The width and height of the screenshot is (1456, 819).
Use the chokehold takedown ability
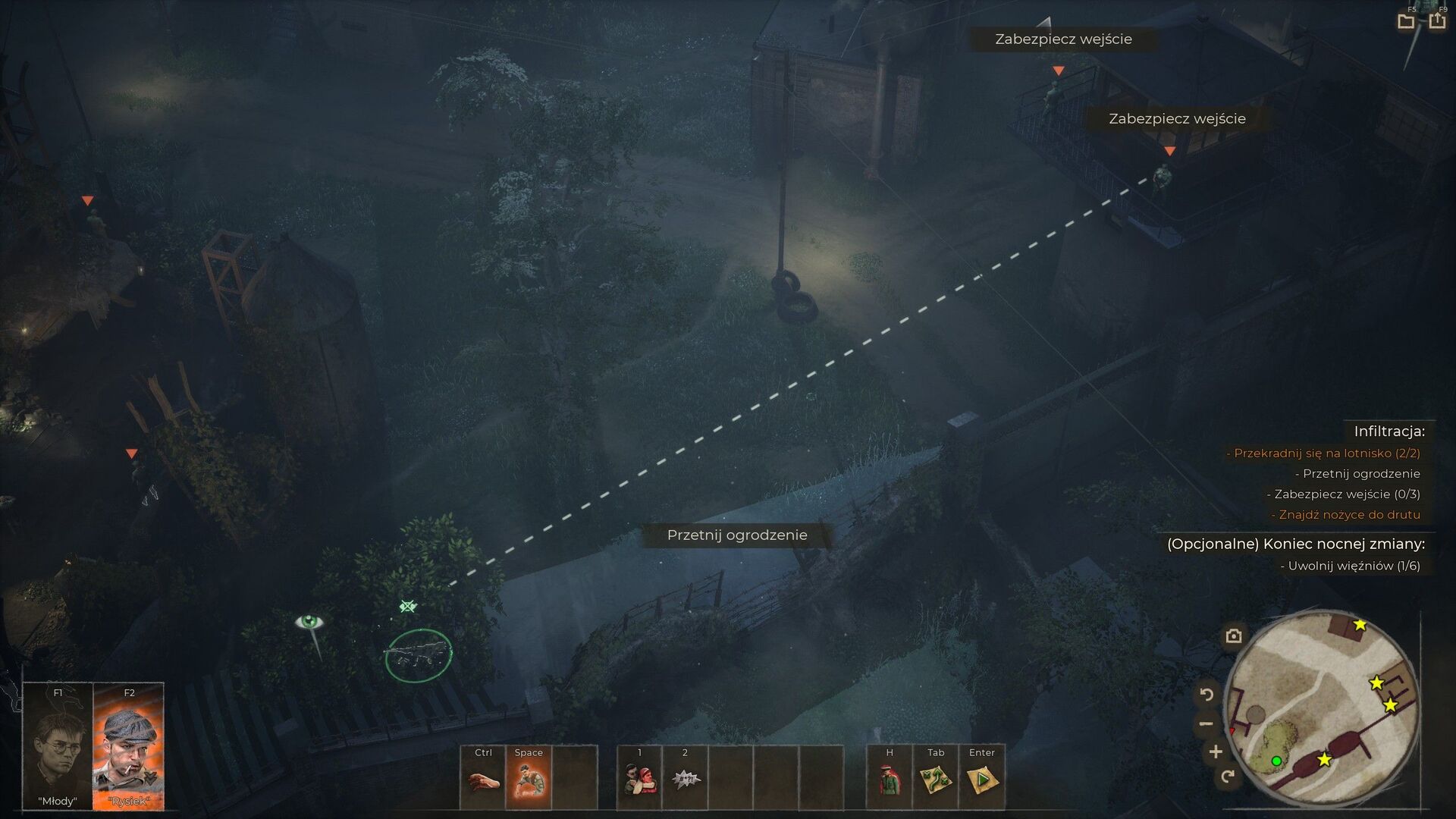[x=639, y=780]
